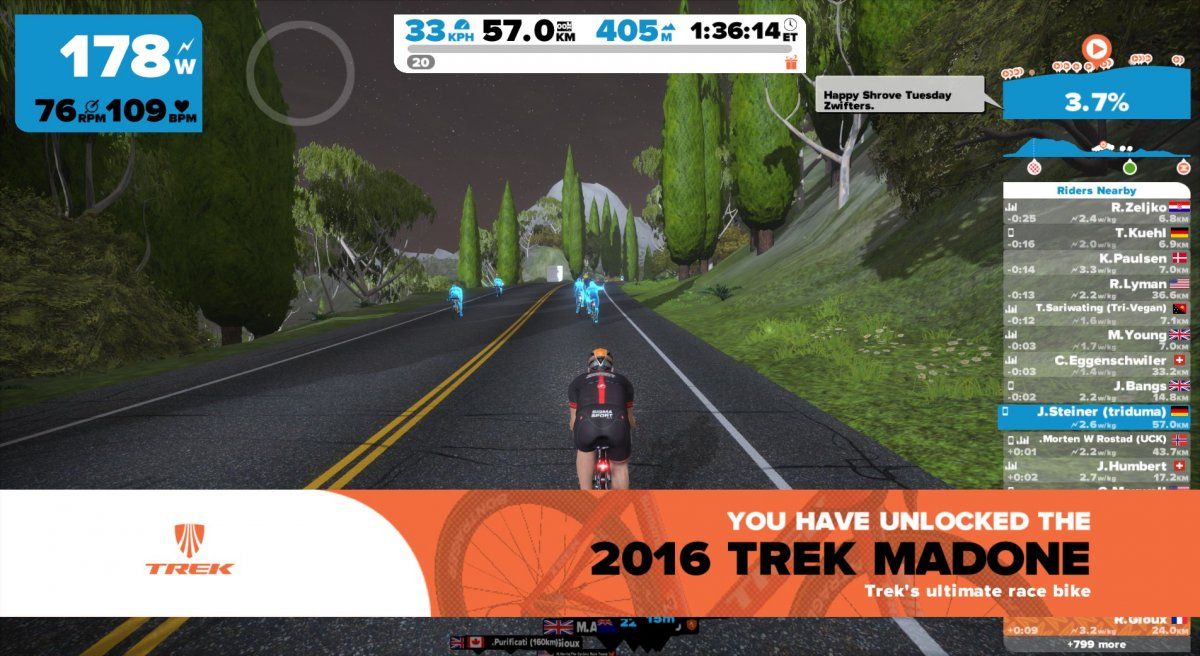Click the green KOM marker on route profile
Viewport: 1200px width, 656px height.
click(1129, 166)
